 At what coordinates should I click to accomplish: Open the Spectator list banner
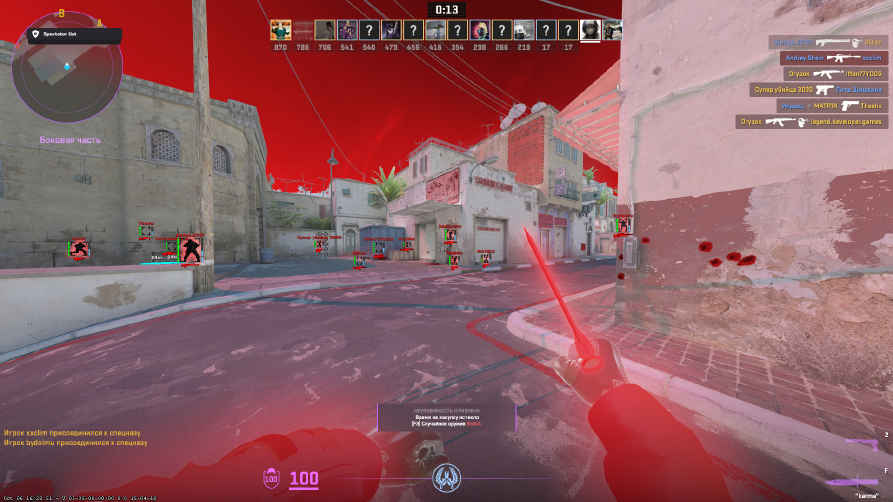(x=74, y=34)
